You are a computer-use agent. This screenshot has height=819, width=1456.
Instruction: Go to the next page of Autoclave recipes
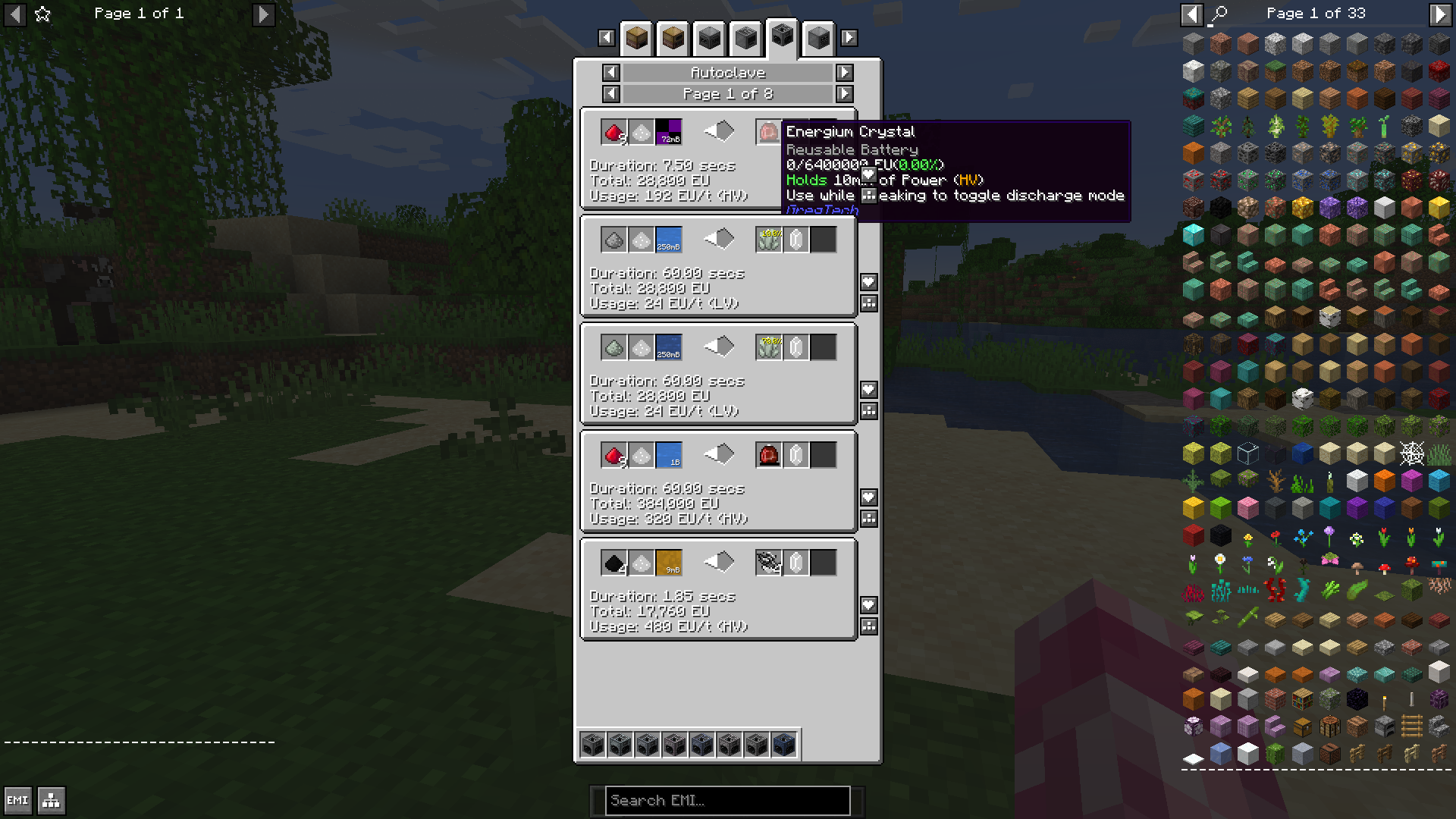tap(843, 94)
